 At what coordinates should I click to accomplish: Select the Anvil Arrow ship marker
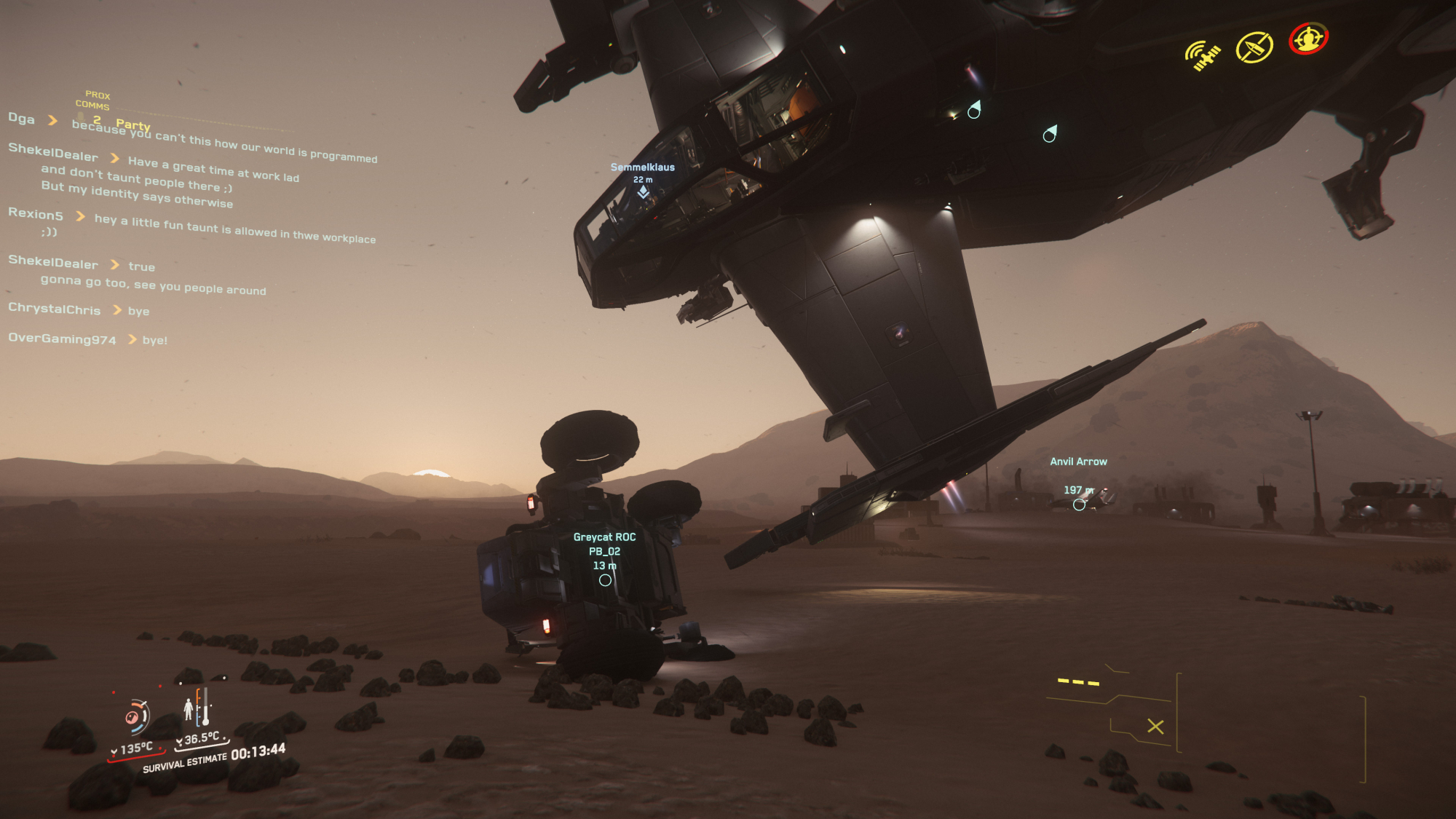pos(1079,504)
